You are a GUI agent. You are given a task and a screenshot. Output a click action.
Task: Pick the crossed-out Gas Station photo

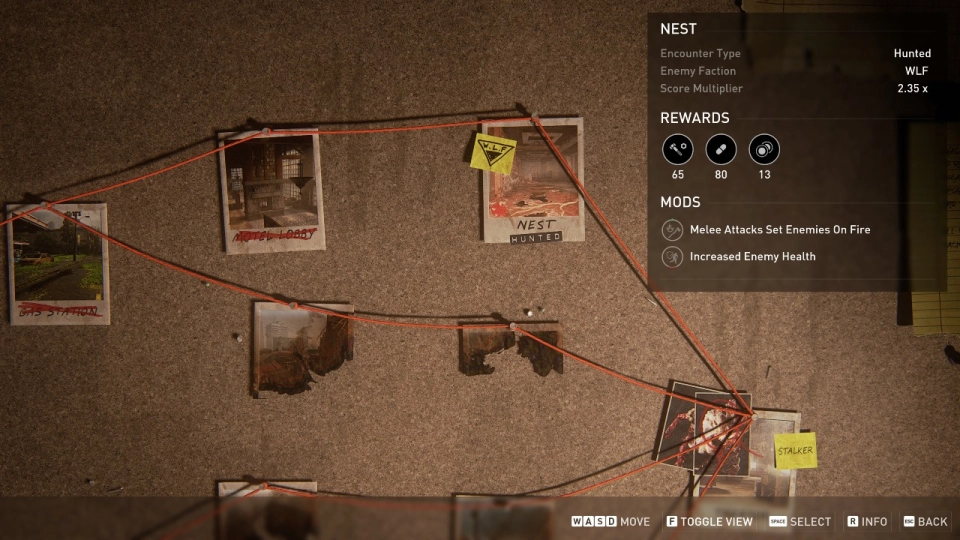click(59, 263)
